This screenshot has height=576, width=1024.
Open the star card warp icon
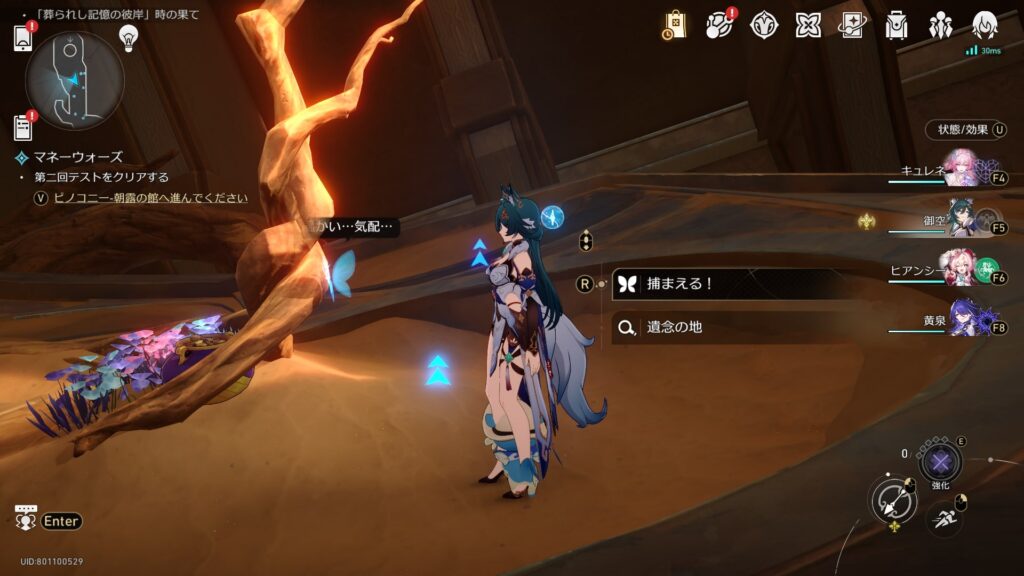pos(852,26)
